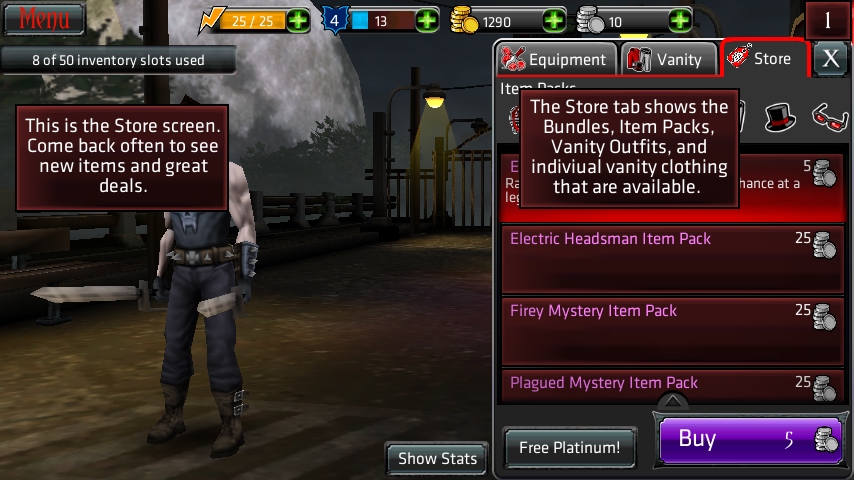Show character stats

(437, 459)
